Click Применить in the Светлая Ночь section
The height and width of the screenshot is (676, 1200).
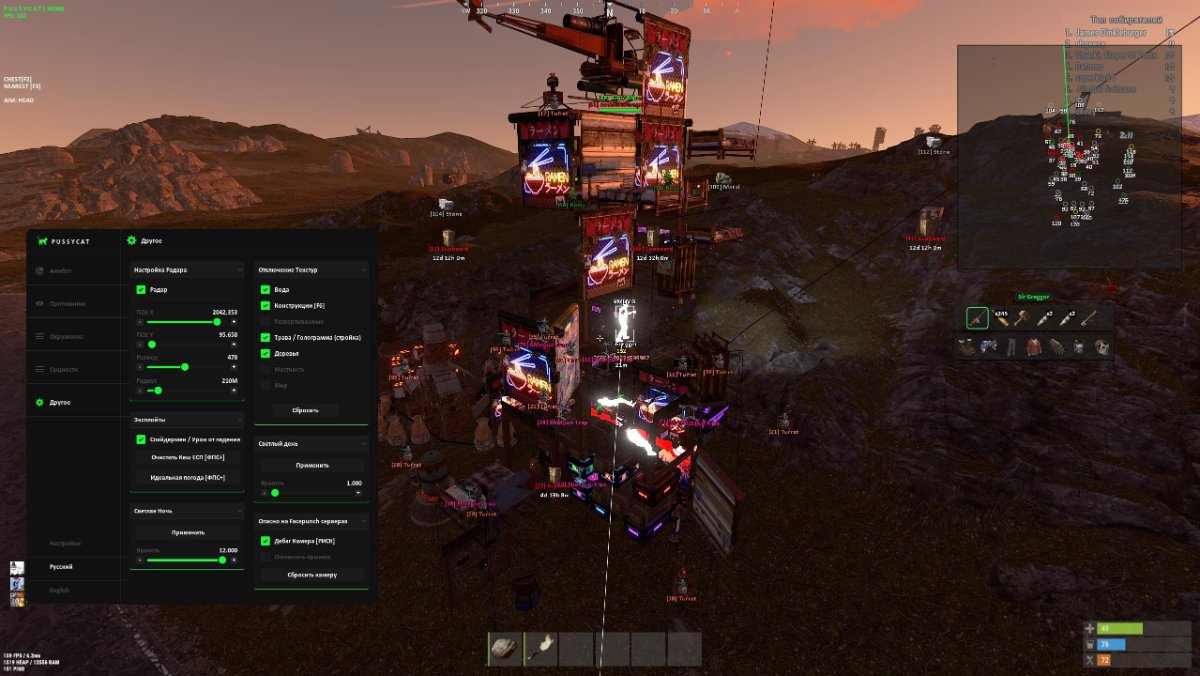coord(187,532)
